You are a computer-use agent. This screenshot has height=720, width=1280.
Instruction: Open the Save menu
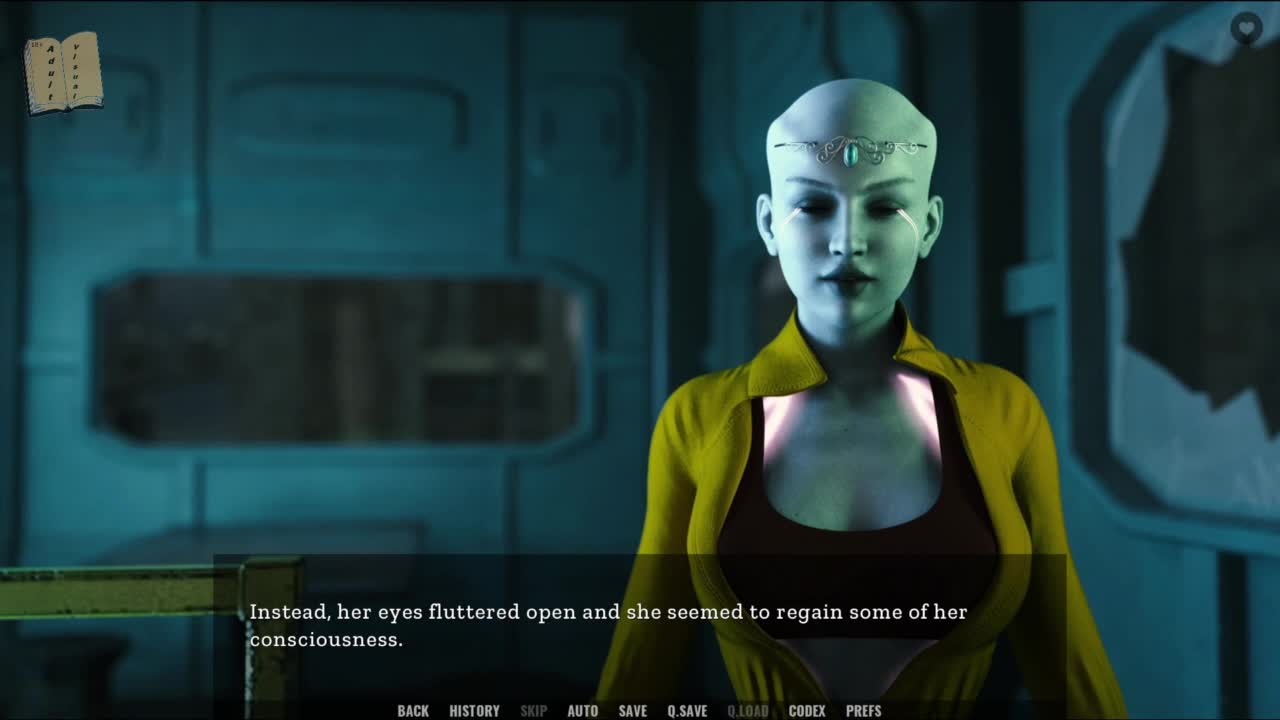(x=632, y=711)
